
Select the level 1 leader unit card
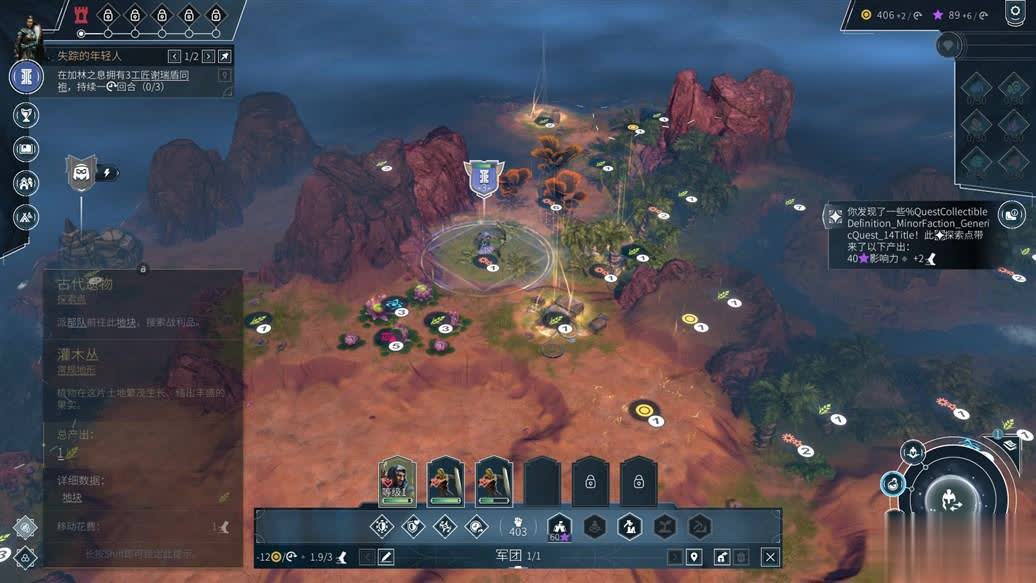[x=397, y=481]
